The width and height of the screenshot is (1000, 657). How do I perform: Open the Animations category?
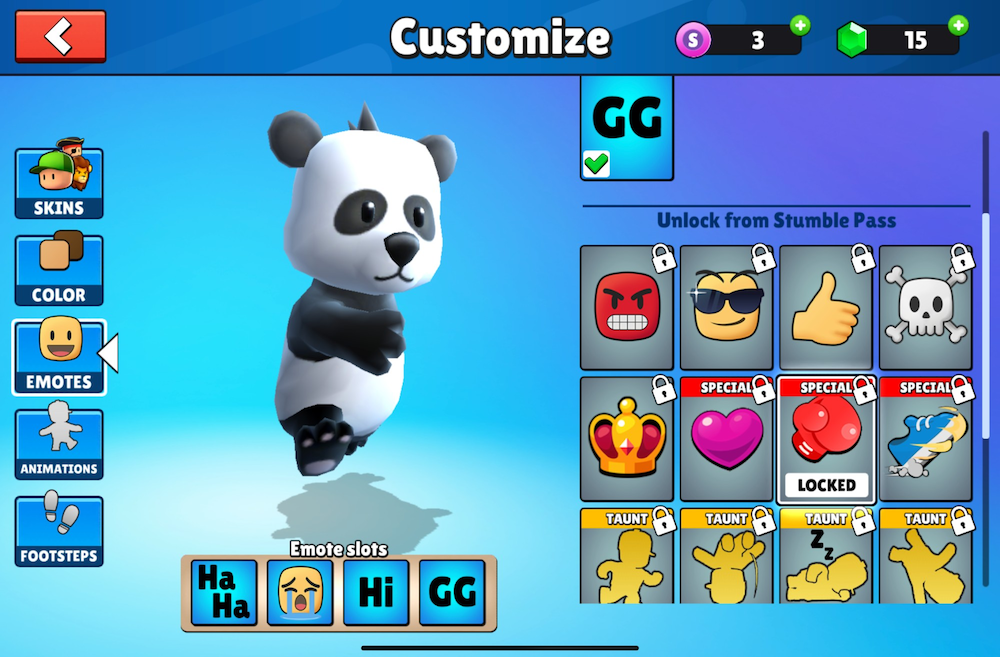pos(59,444)
